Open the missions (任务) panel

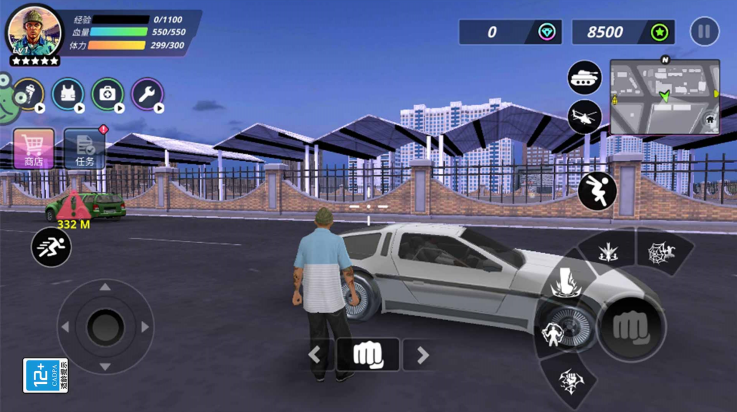click(85, 148)
